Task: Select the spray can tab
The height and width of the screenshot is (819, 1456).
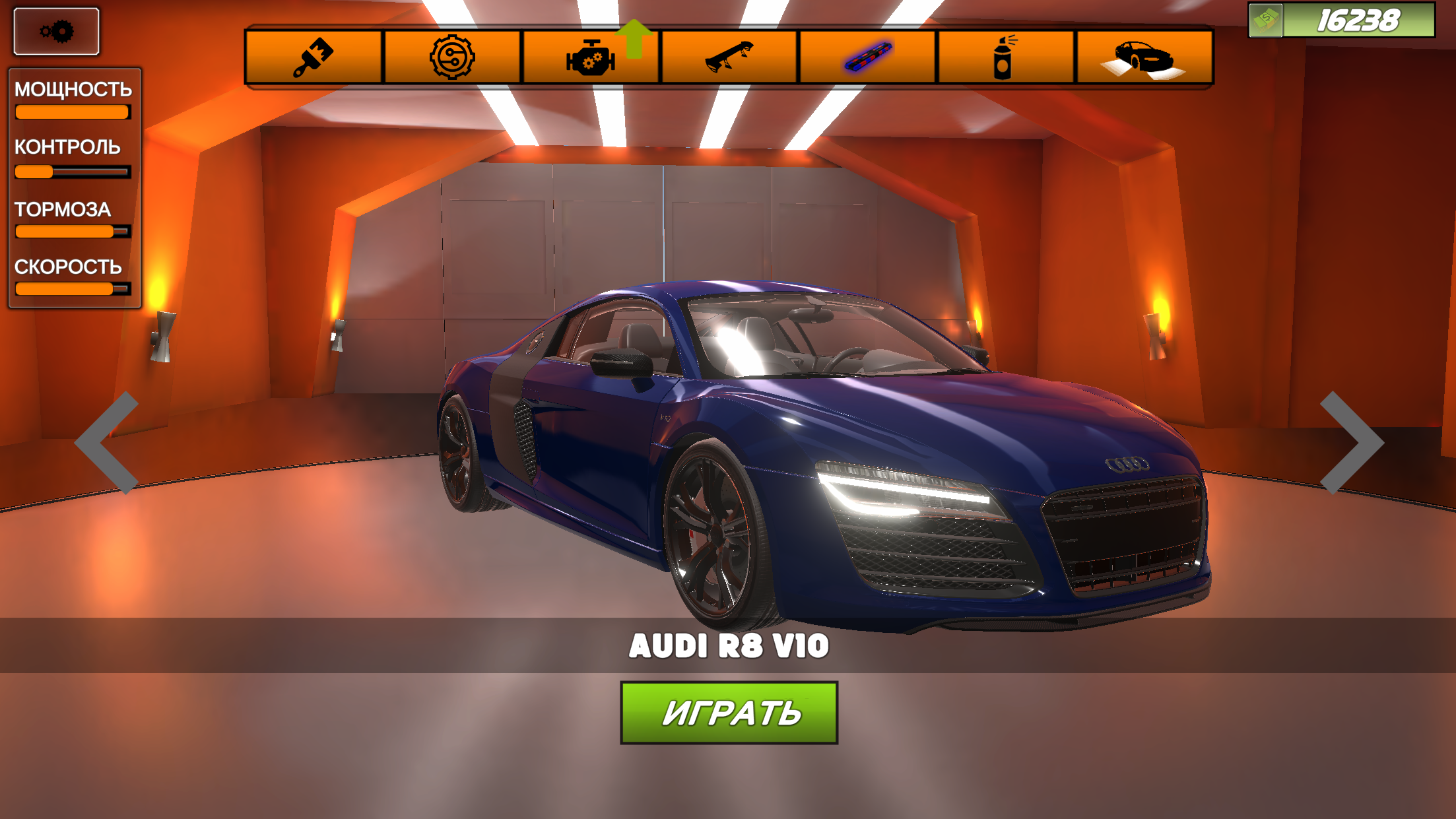Action: point(1005,57)
